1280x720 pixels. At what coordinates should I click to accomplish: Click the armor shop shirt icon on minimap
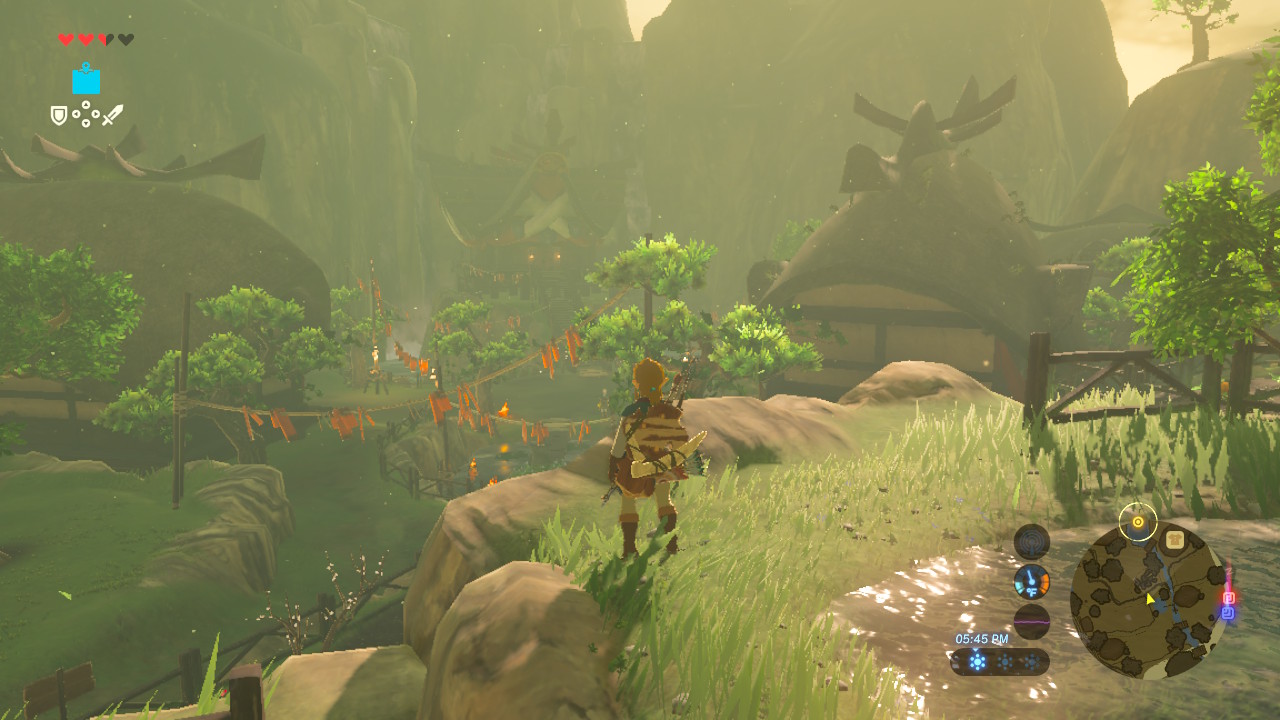click(x=1174, y=540)
